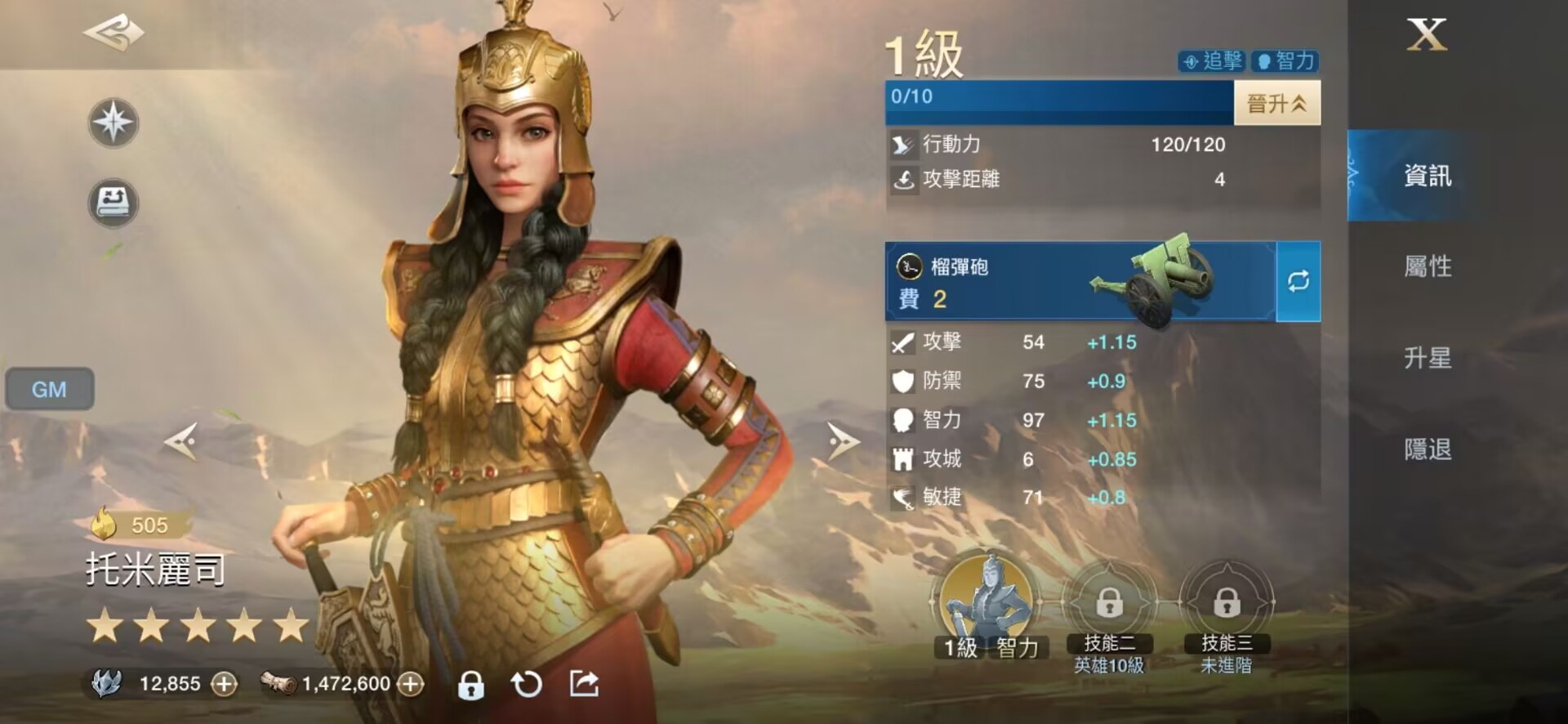This screenshot has width=1568, height=724.
Task: Open the GM panel
Action: click(x=48, y=390)
